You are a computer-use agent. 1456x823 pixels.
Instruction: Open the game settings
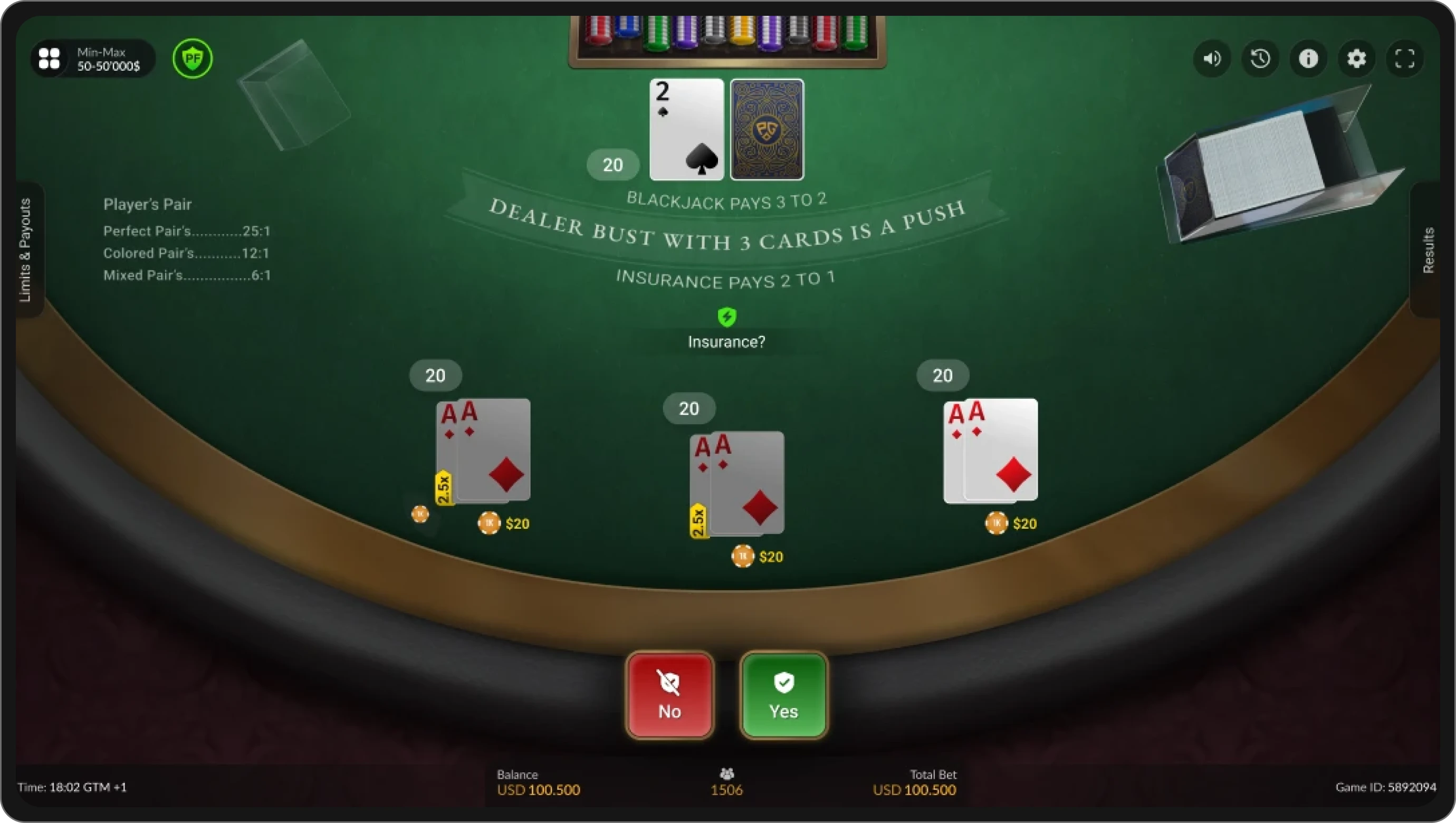[1357, 59]
